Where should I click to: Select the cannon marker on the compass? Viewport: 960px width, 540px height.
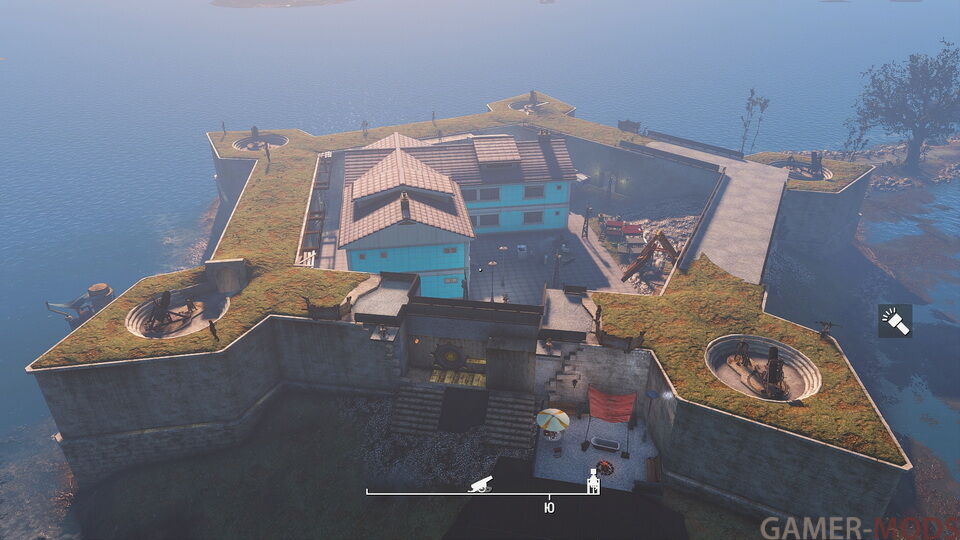click(481, 484)
